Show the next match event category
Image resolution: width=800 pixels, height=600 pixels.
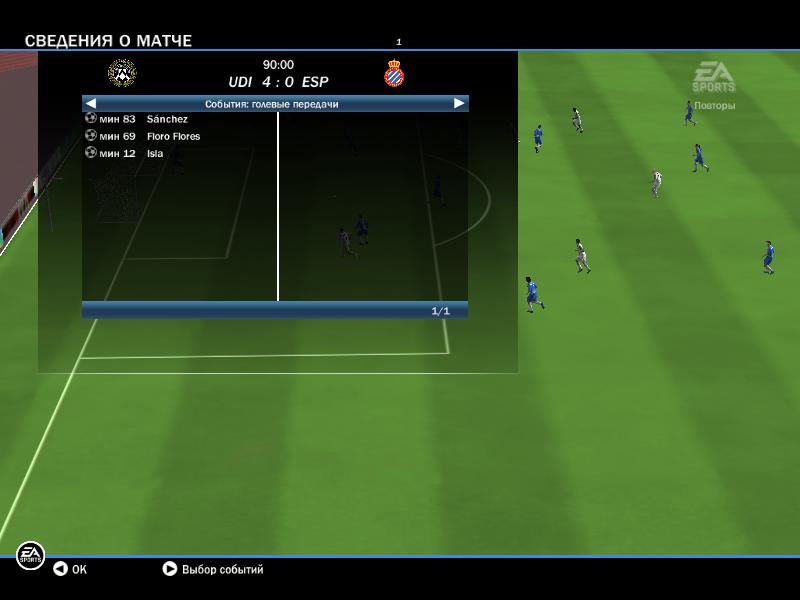(459, 103)
